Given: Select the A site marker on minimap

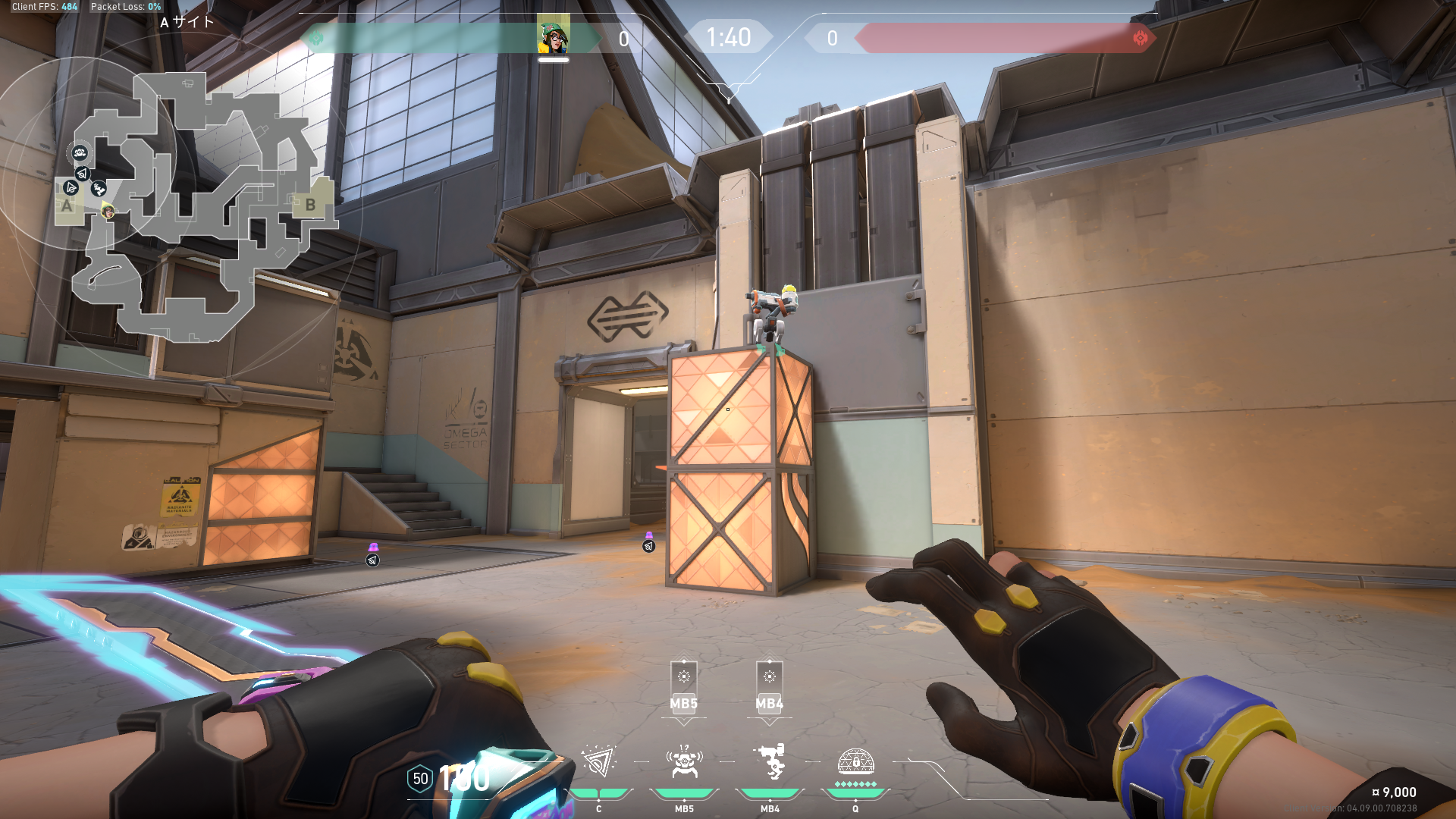Looking at the screenshot, I should click(x=67, y=206).
